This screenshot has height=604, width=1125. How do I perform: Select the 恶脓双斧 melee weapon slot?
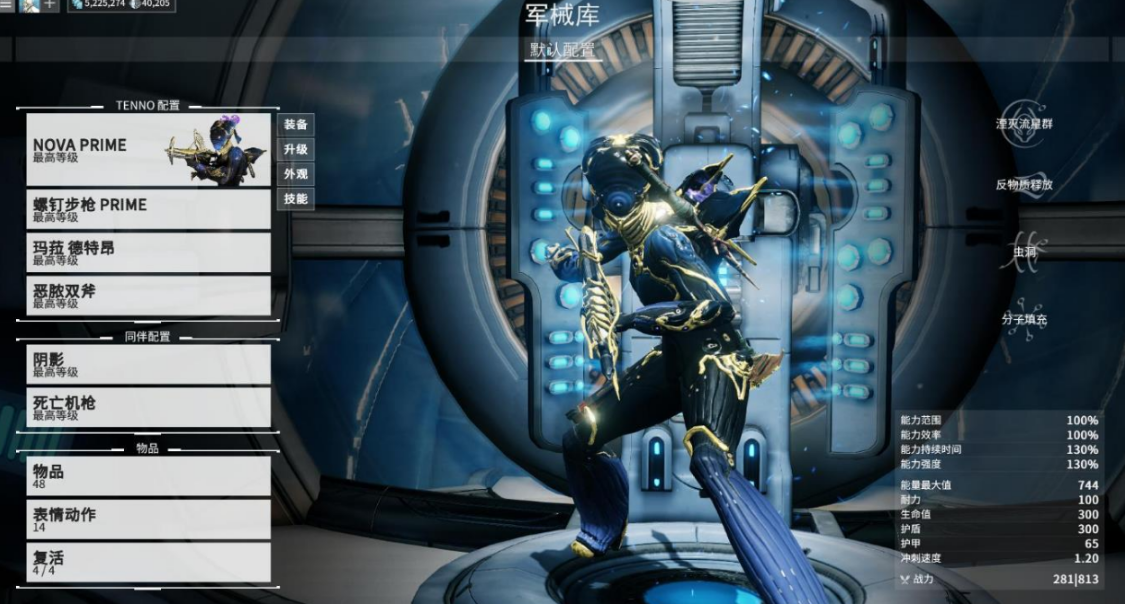pos(148,295)
